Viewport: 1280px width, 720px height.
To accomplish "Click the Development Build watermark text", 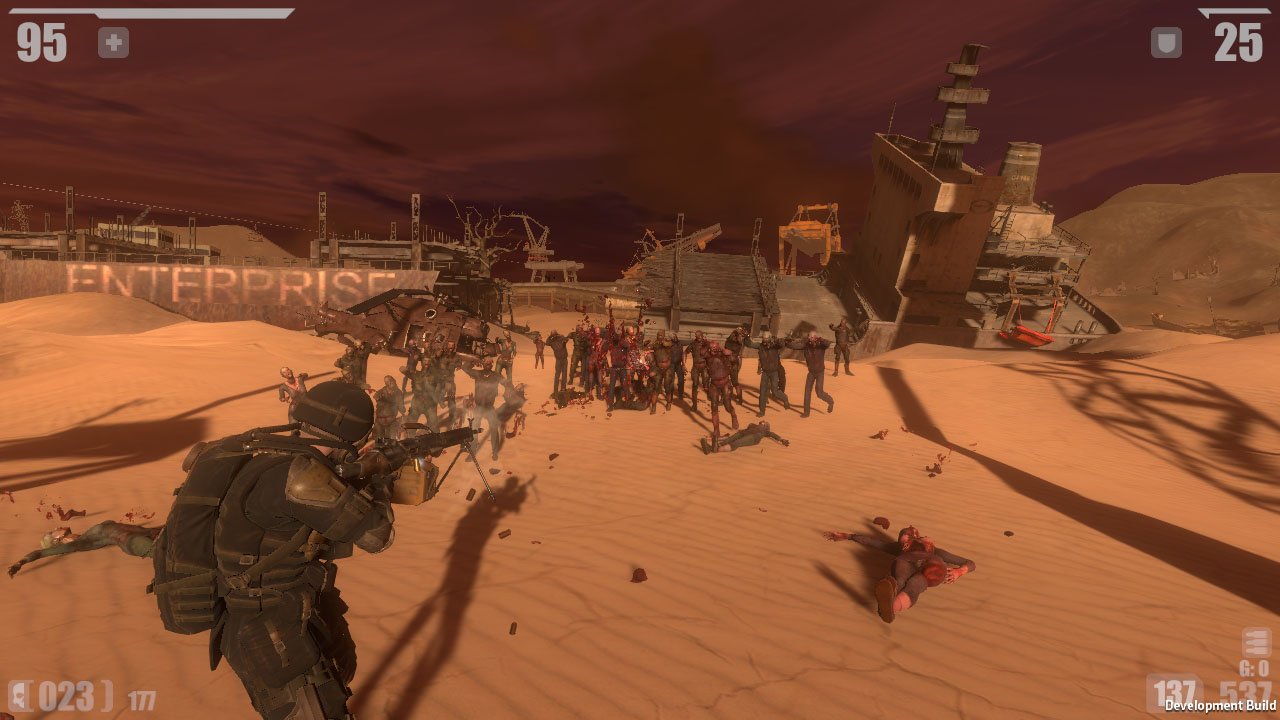I will [x=1220, y=705].
